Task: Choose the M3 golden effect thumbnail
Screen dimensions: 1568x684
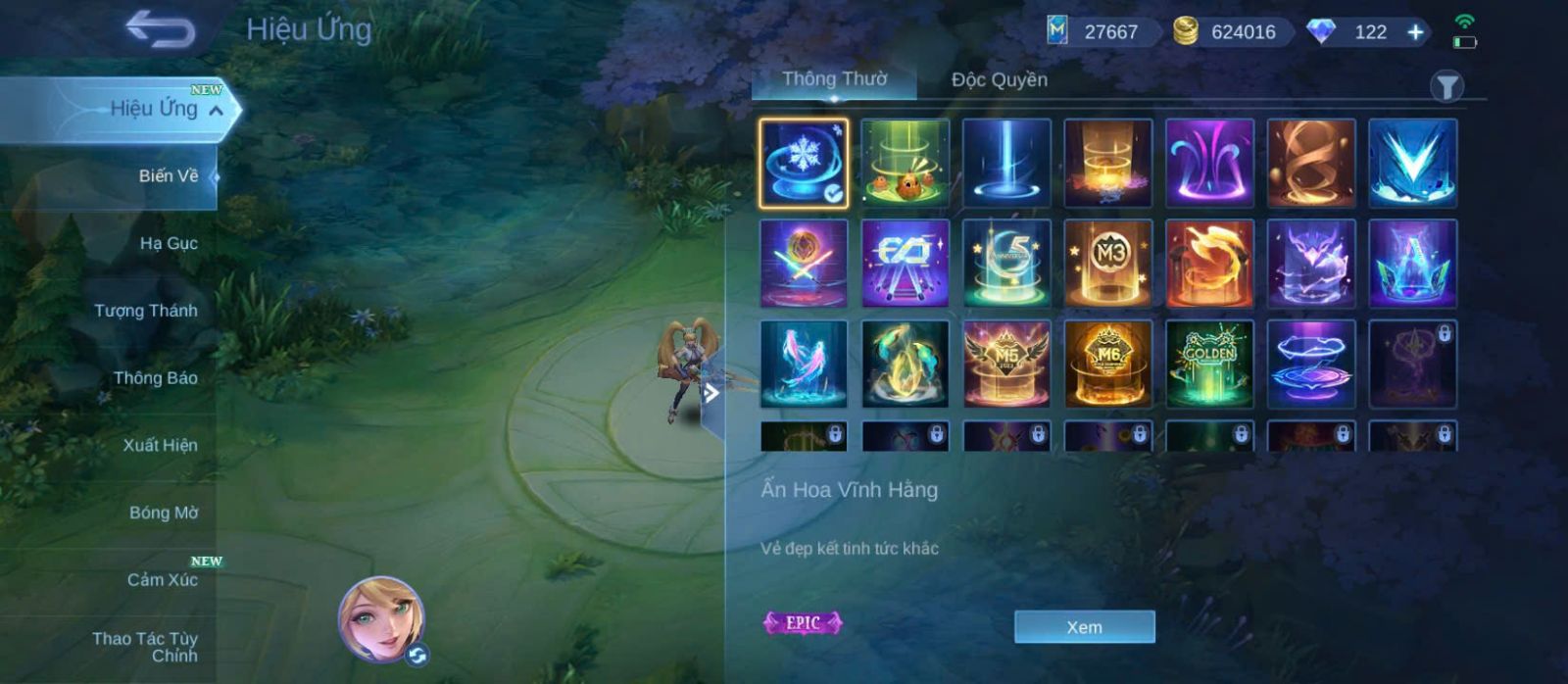Action: coord(1108,264)
